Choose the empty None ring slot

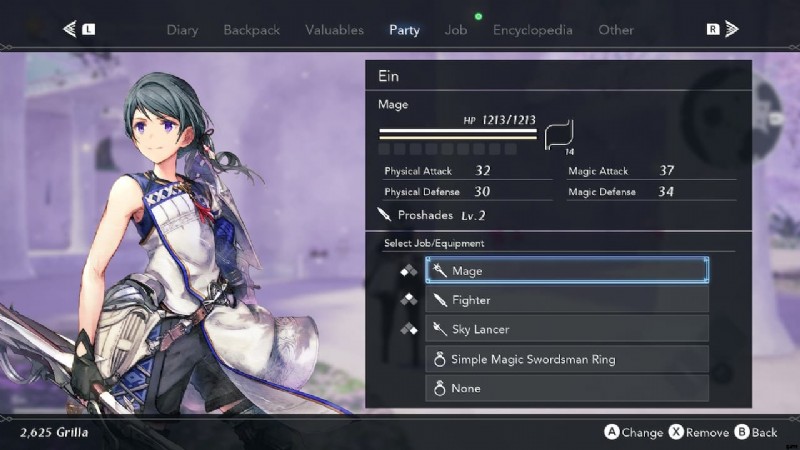(567, 388)
